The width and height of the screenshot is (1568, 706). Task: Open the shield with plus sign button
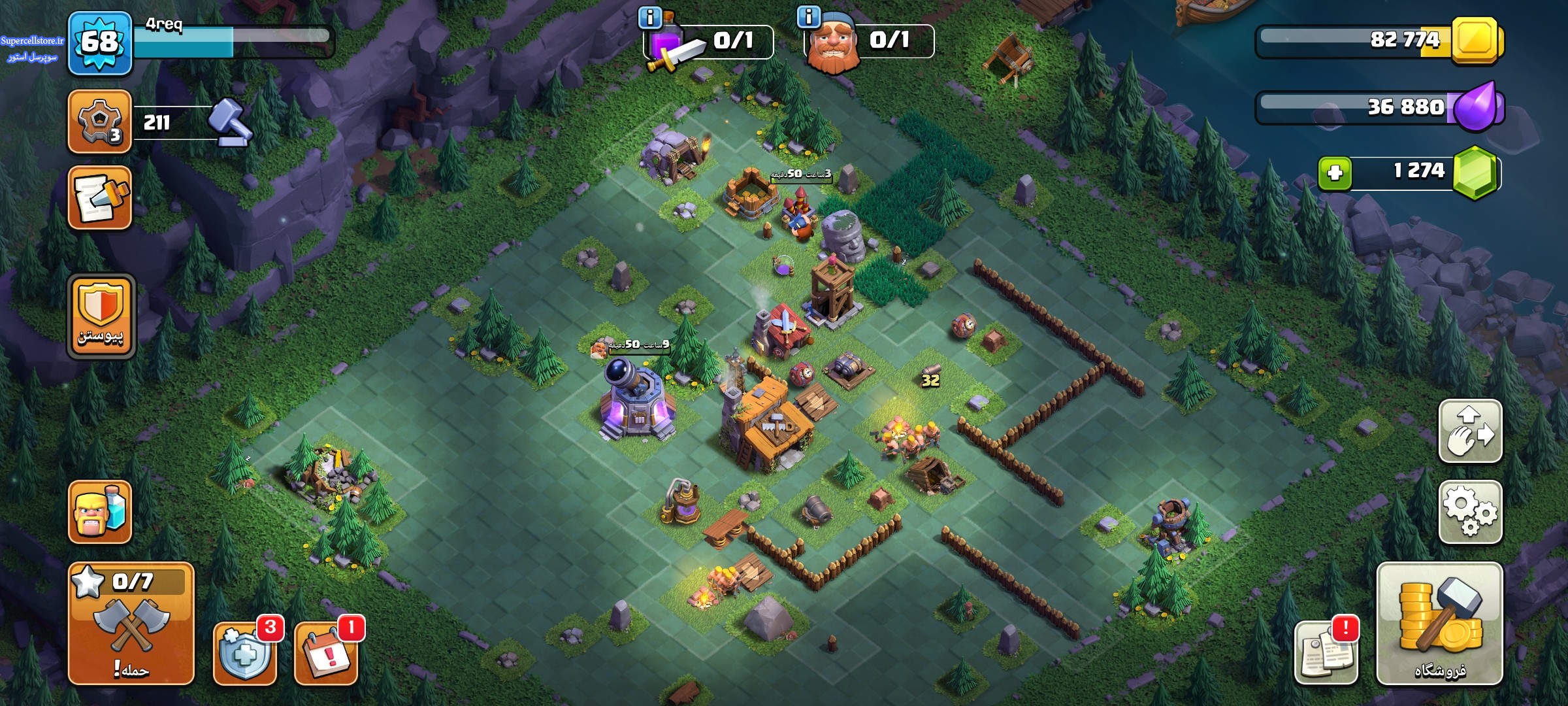pyautogui.click(x=246, y=652)
